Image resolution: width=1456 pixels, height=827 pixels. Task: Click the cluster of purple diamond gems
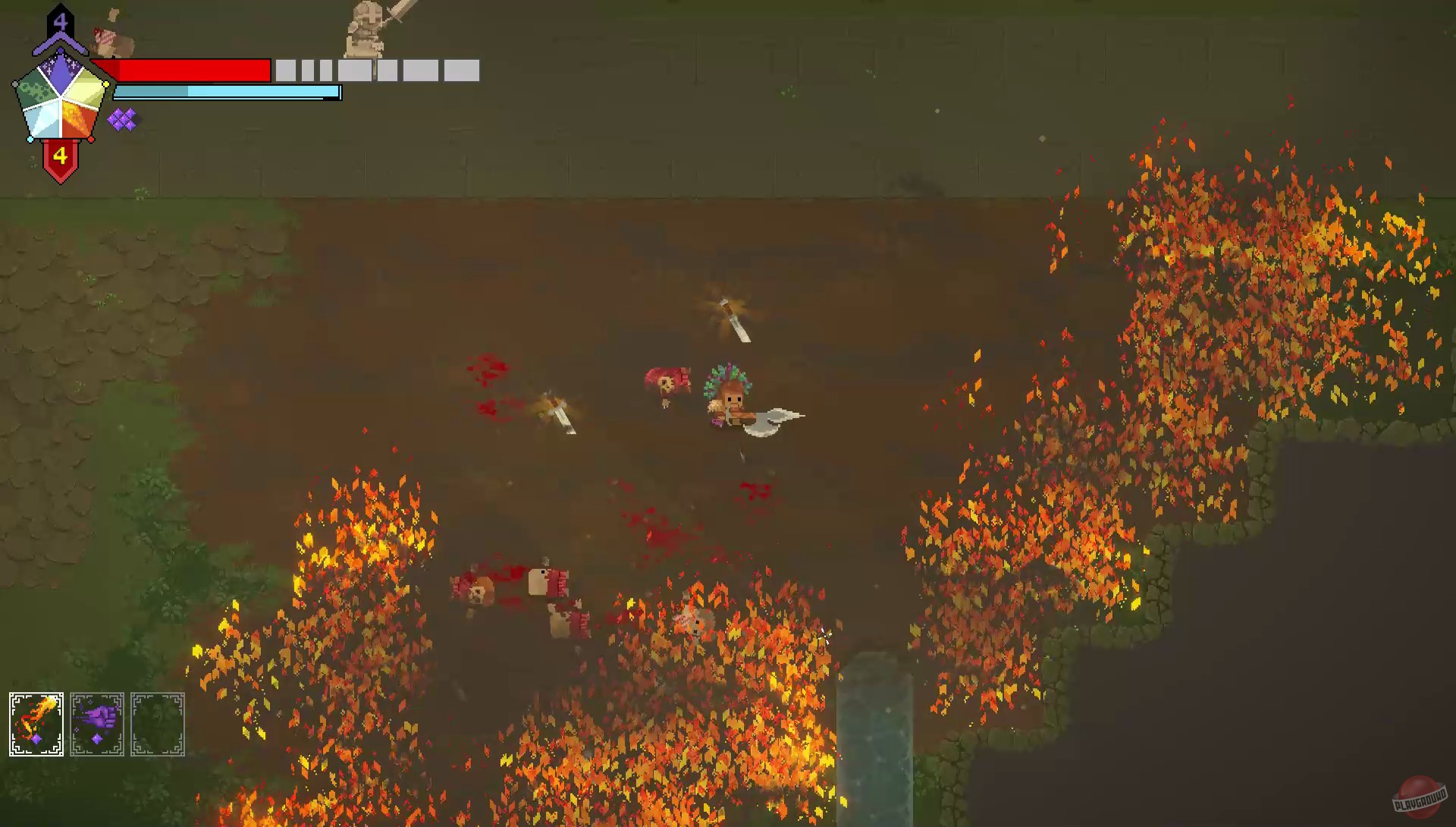(x=122, y=118)
